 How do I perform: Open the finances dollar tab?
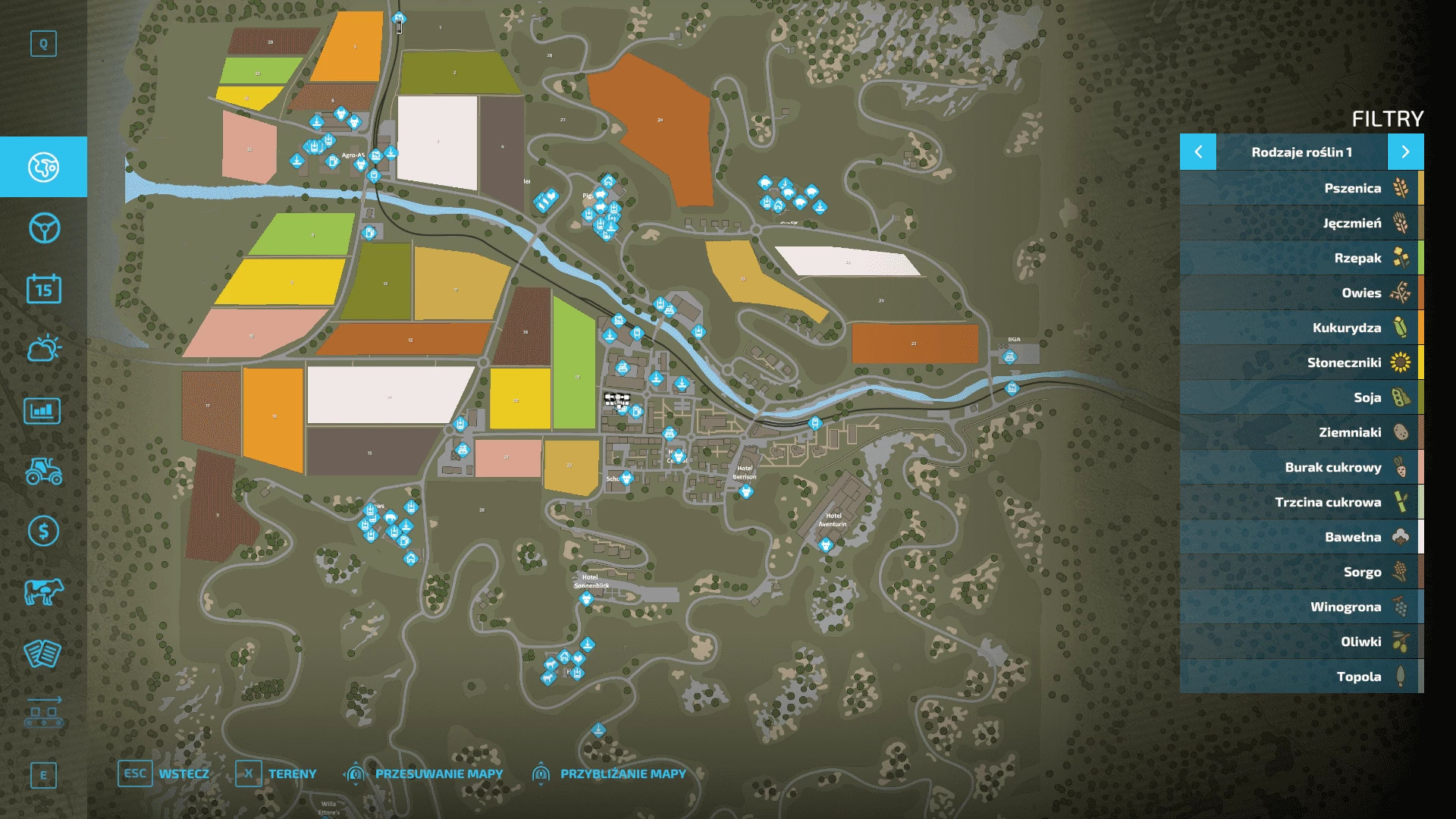coord(43,531)
